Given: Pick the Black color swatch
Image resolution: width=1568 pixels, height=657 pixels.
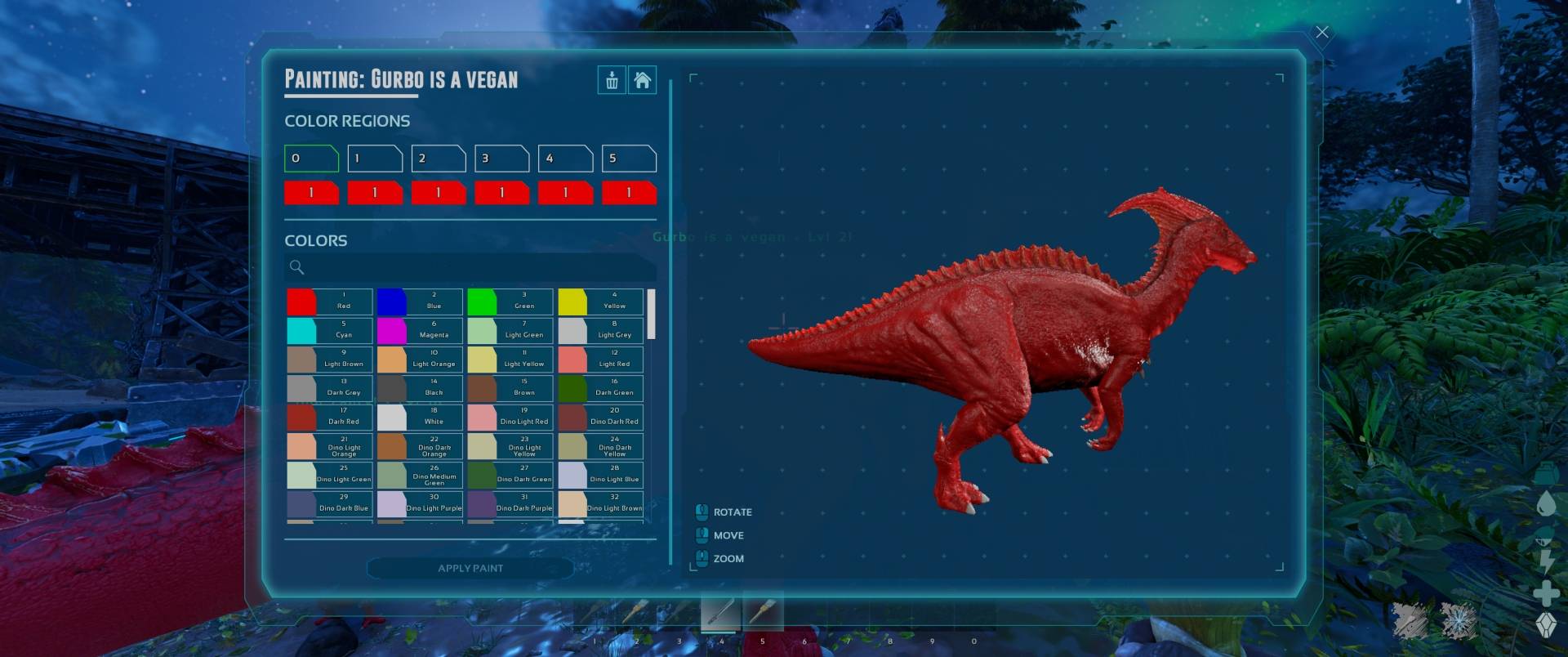Looking at the screenshot, I should (x=420, y=388).
